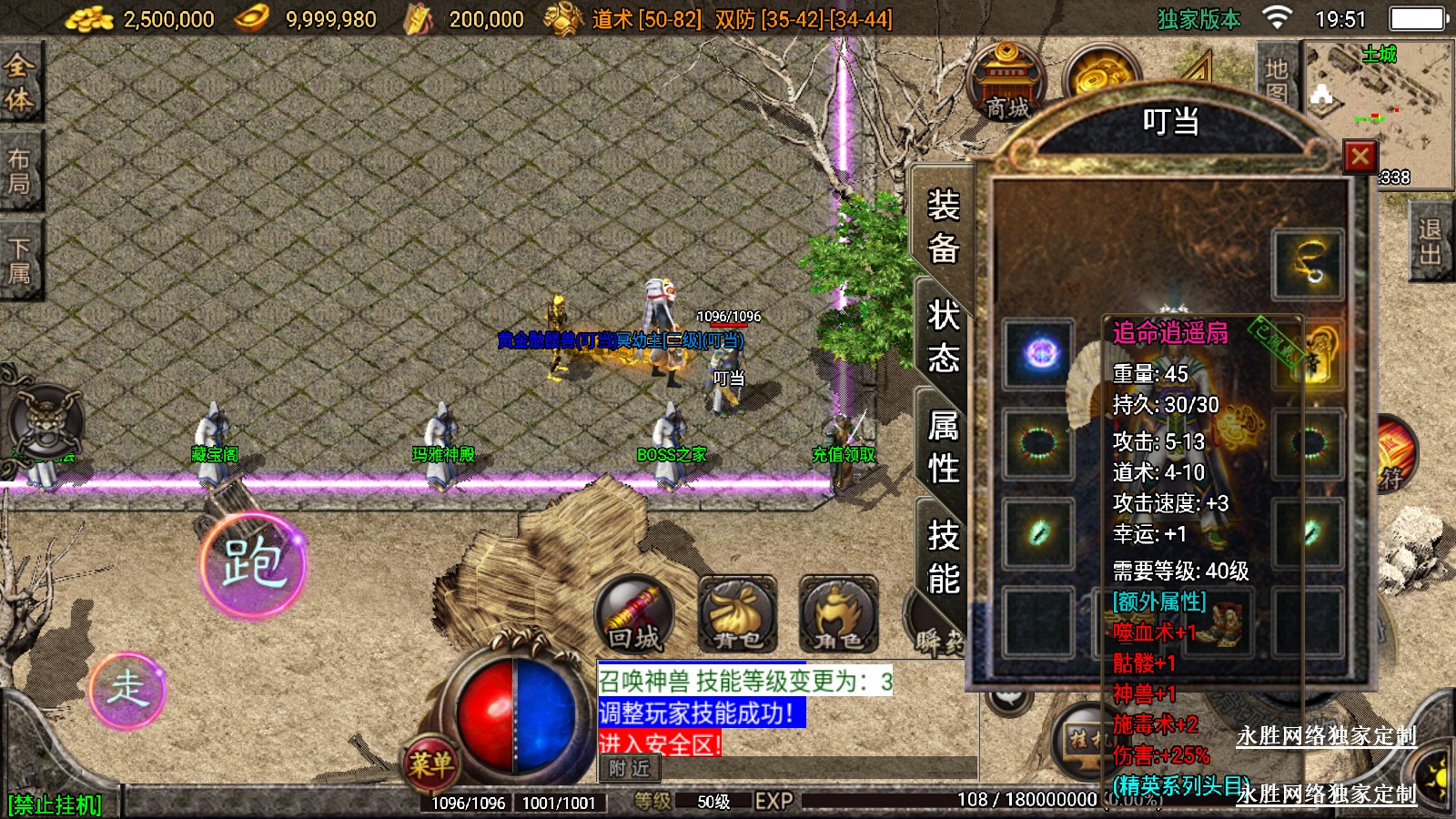Screen dimensions: 1456x819
Task: Open the 属性 attributes tab
Action: click(943, 446)
